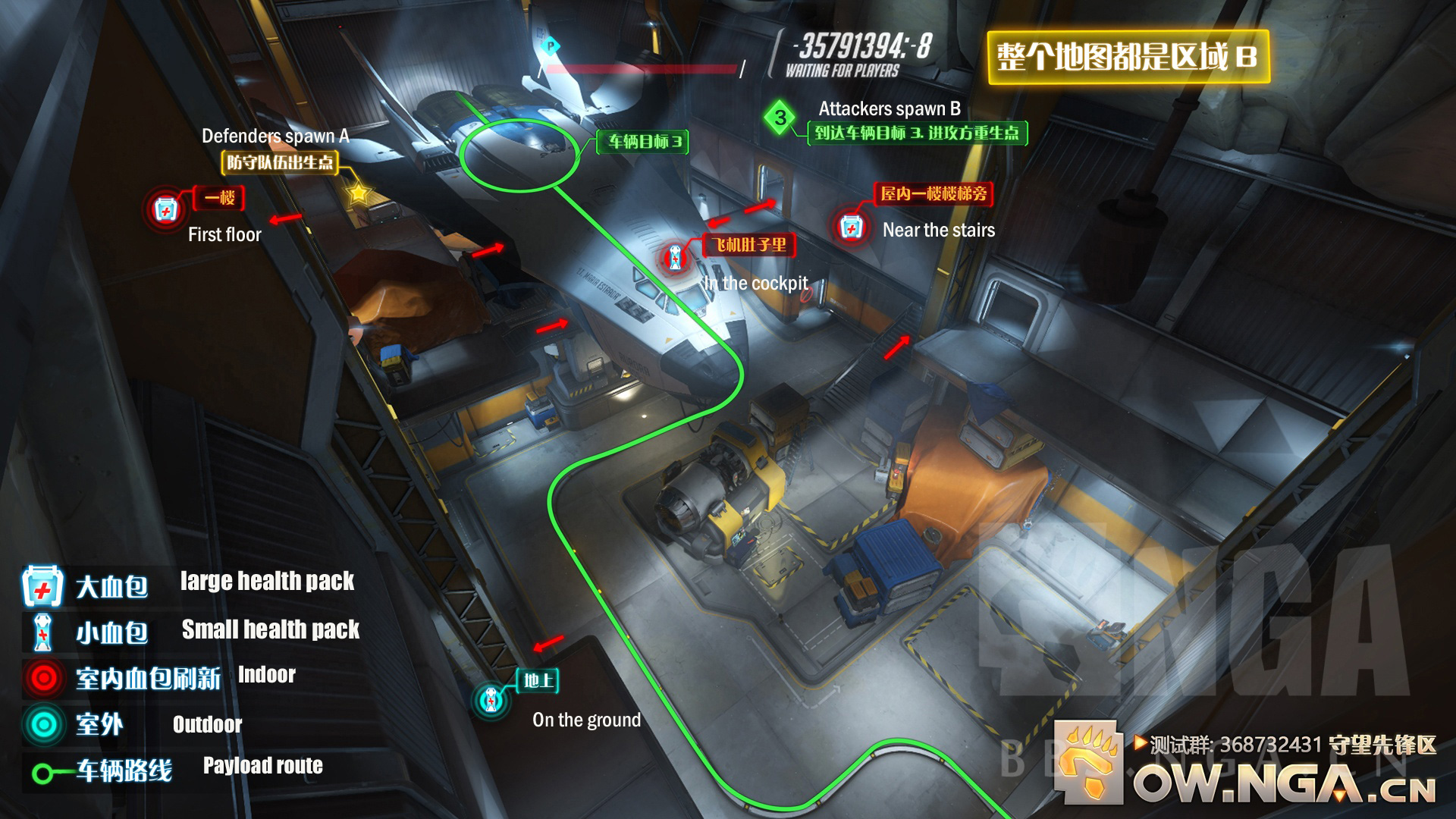Viewport: 1456px width, 819px height.
Task: Select the On the ground health pack marker
Action: 491,699
